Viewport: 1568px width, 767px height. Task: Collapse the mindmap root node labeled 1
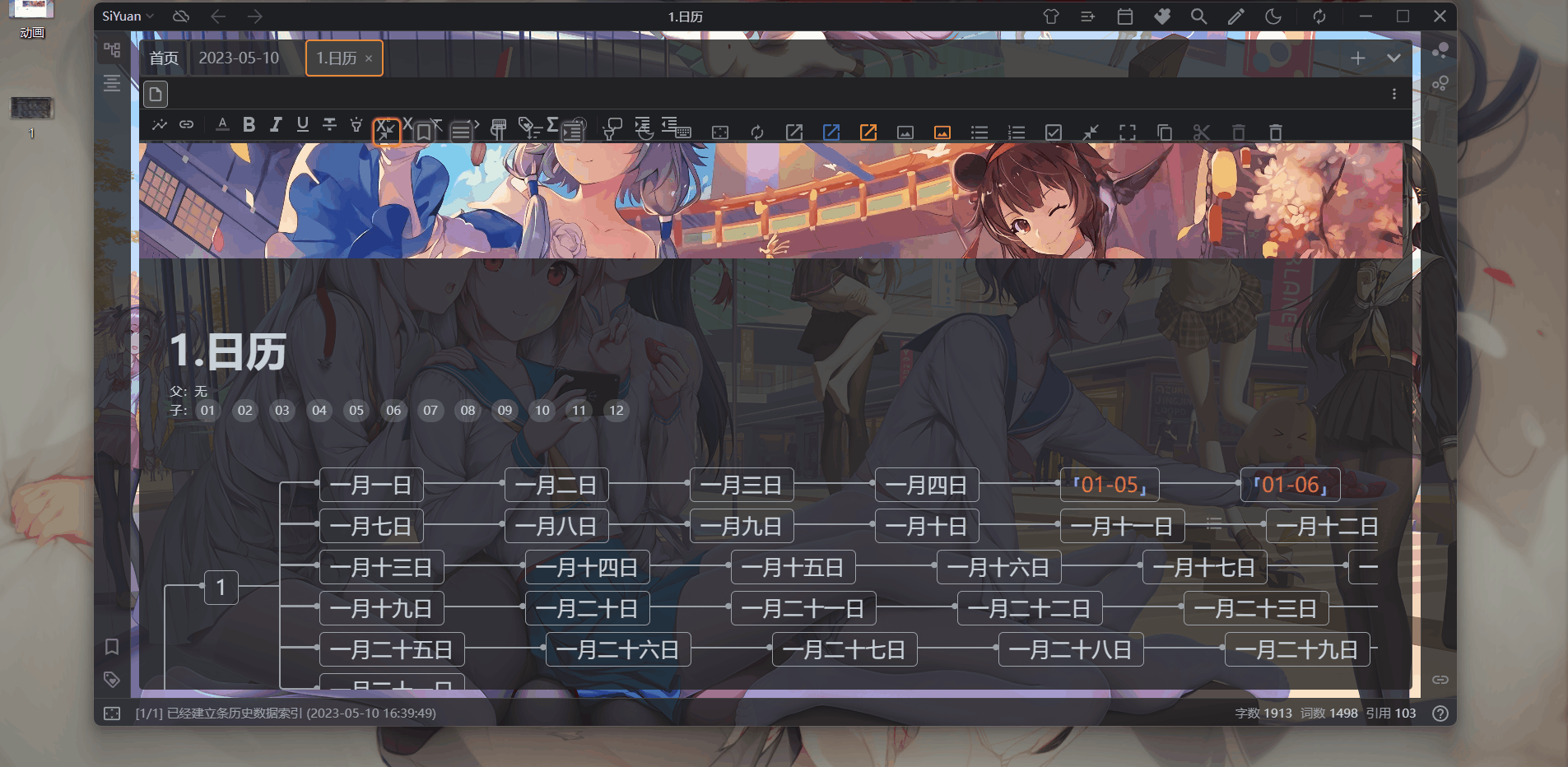pyautogui.click(x=220, y=588)
